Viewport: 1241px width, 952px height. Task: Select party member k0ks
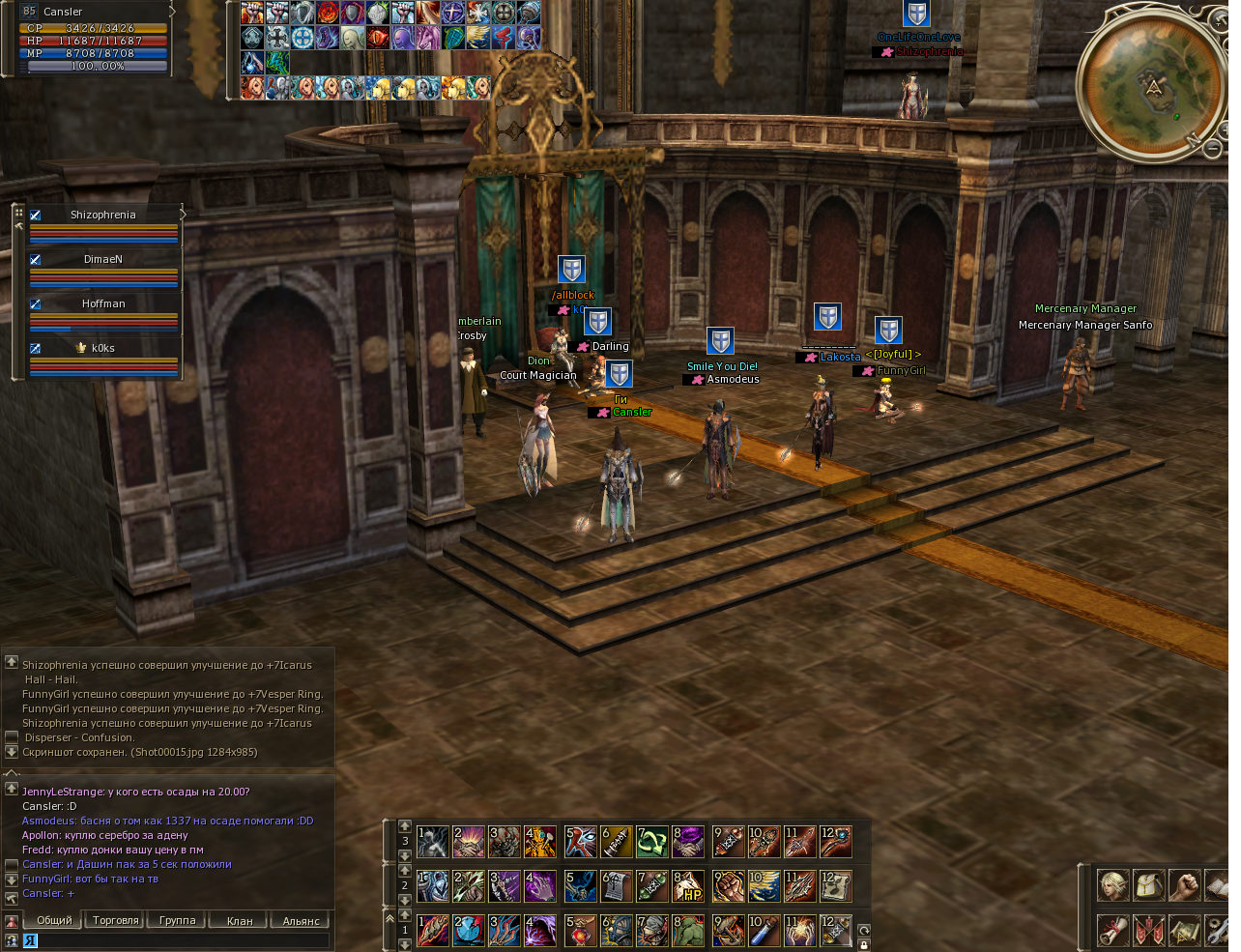[x=103, y=348]
